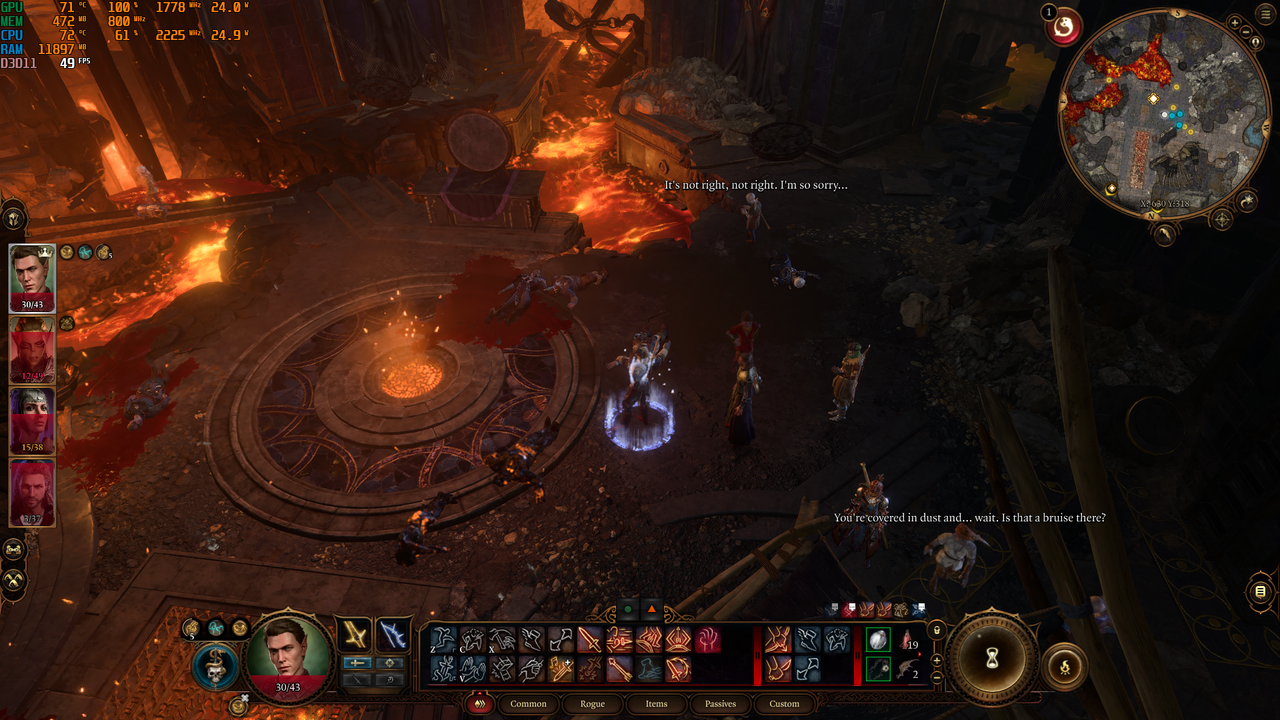Select the third party member portrait

click(32, 421)
